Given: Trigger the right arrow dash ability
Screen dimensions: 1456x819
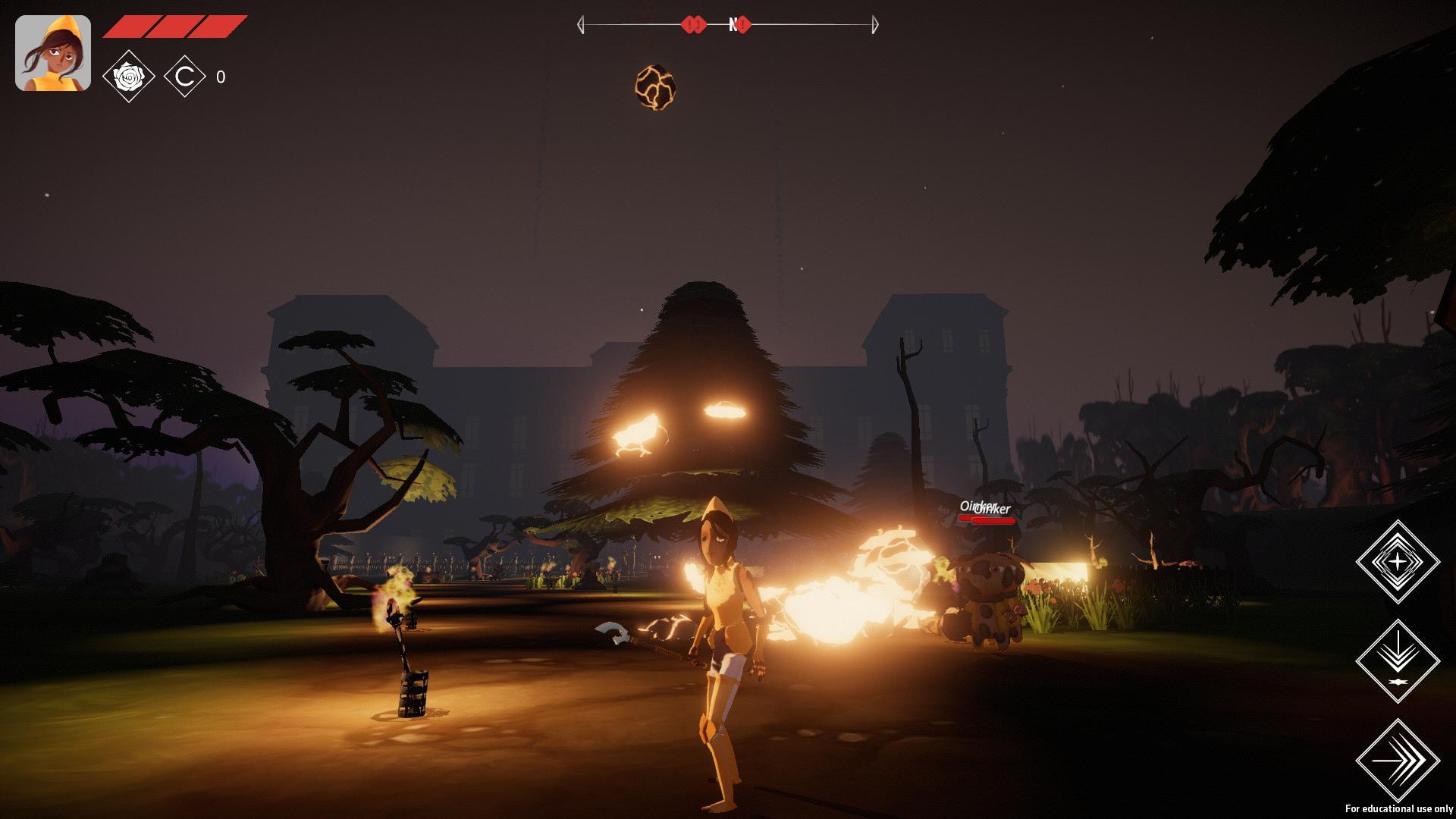Looking at the screenshot, I should click(1397, 760).
